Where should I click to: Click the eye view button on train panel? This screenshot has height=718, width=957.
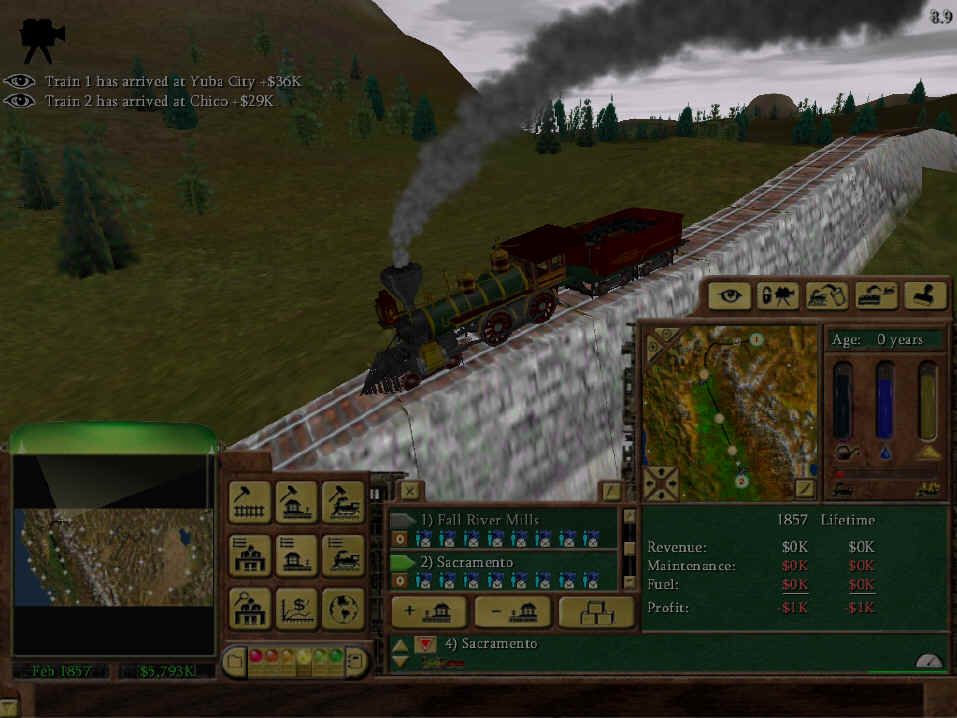point(730,295)
